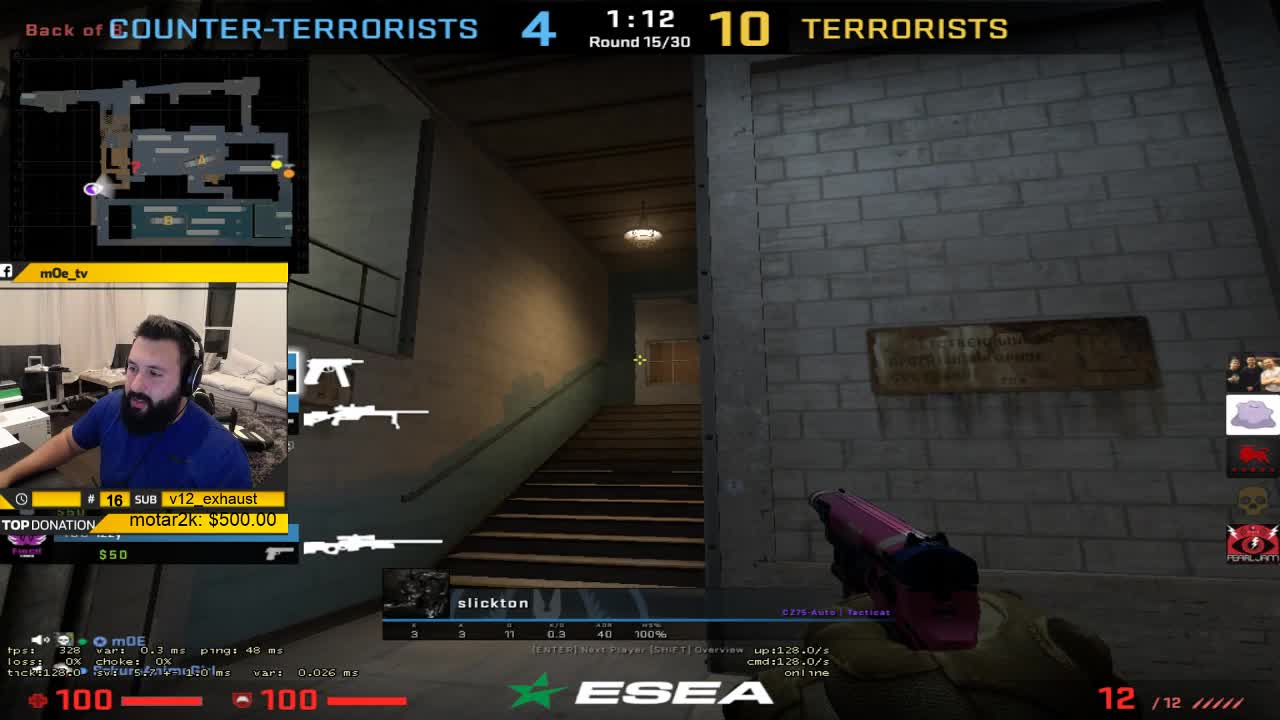Select the scoped rifle icon below the SMG

click(x=365, y=415)
